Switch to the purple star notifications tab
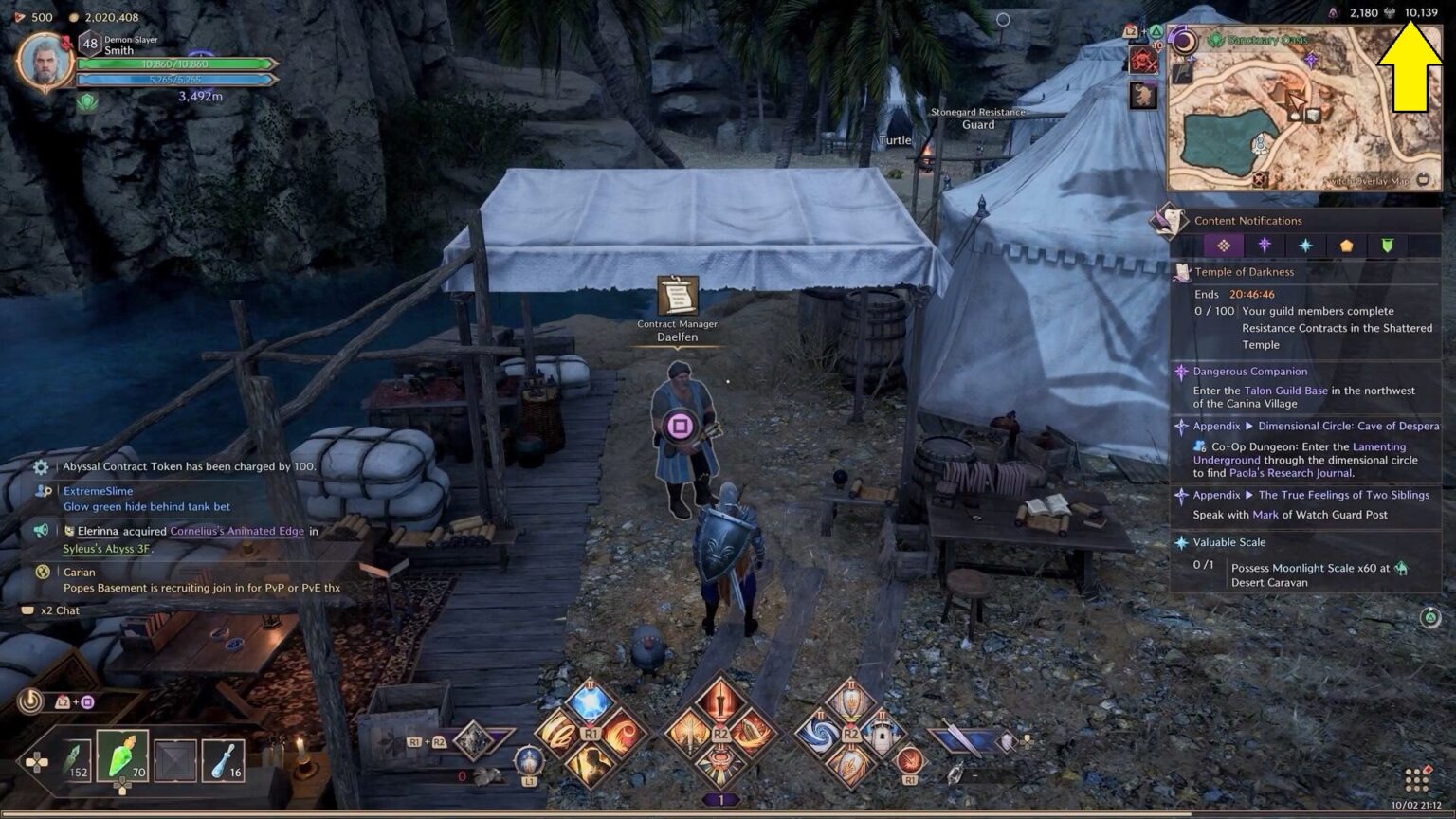This screenshot has height=819, width=1456. click(x=1265, y=246)
